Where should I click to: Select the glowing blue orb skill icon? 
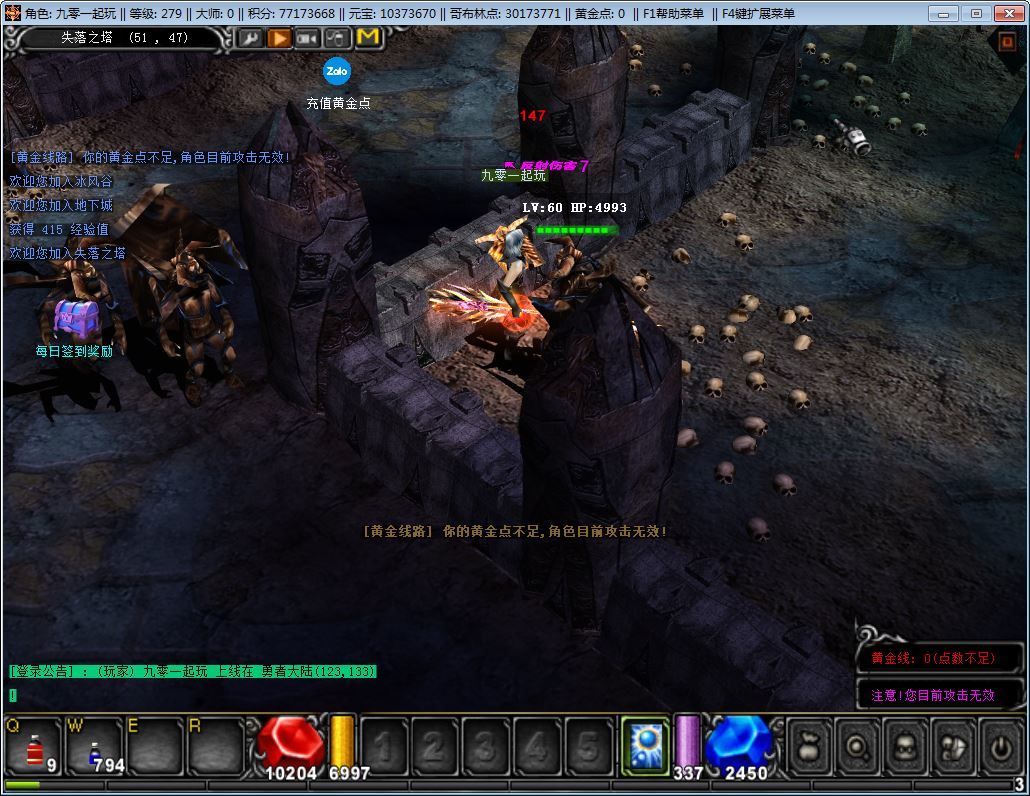click(645, 745)
